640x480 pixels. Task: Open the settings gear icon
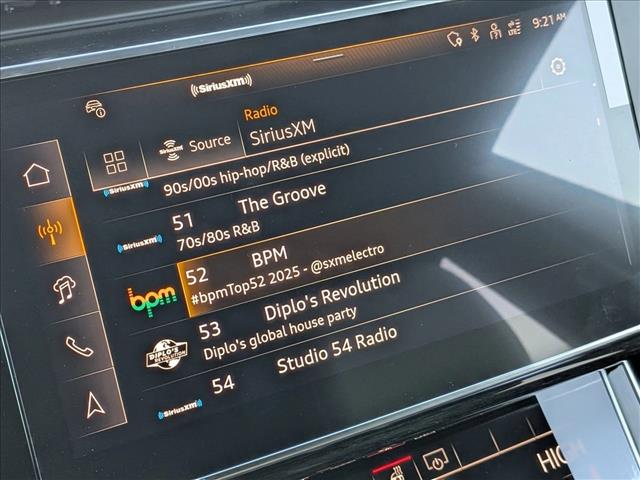(x=557, y=67)
